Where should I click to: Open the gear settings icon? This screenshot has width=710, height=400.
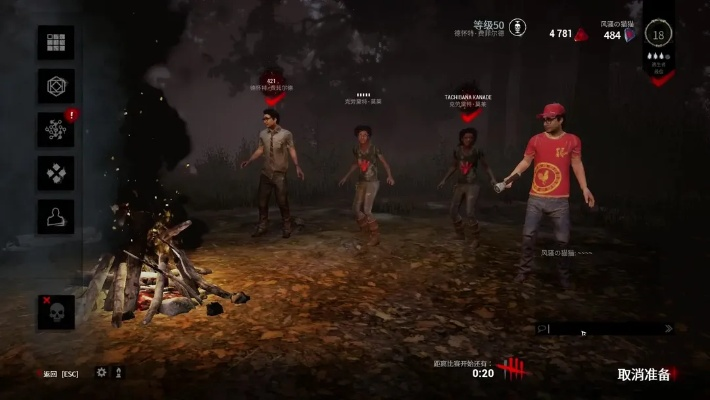point(101,372)
